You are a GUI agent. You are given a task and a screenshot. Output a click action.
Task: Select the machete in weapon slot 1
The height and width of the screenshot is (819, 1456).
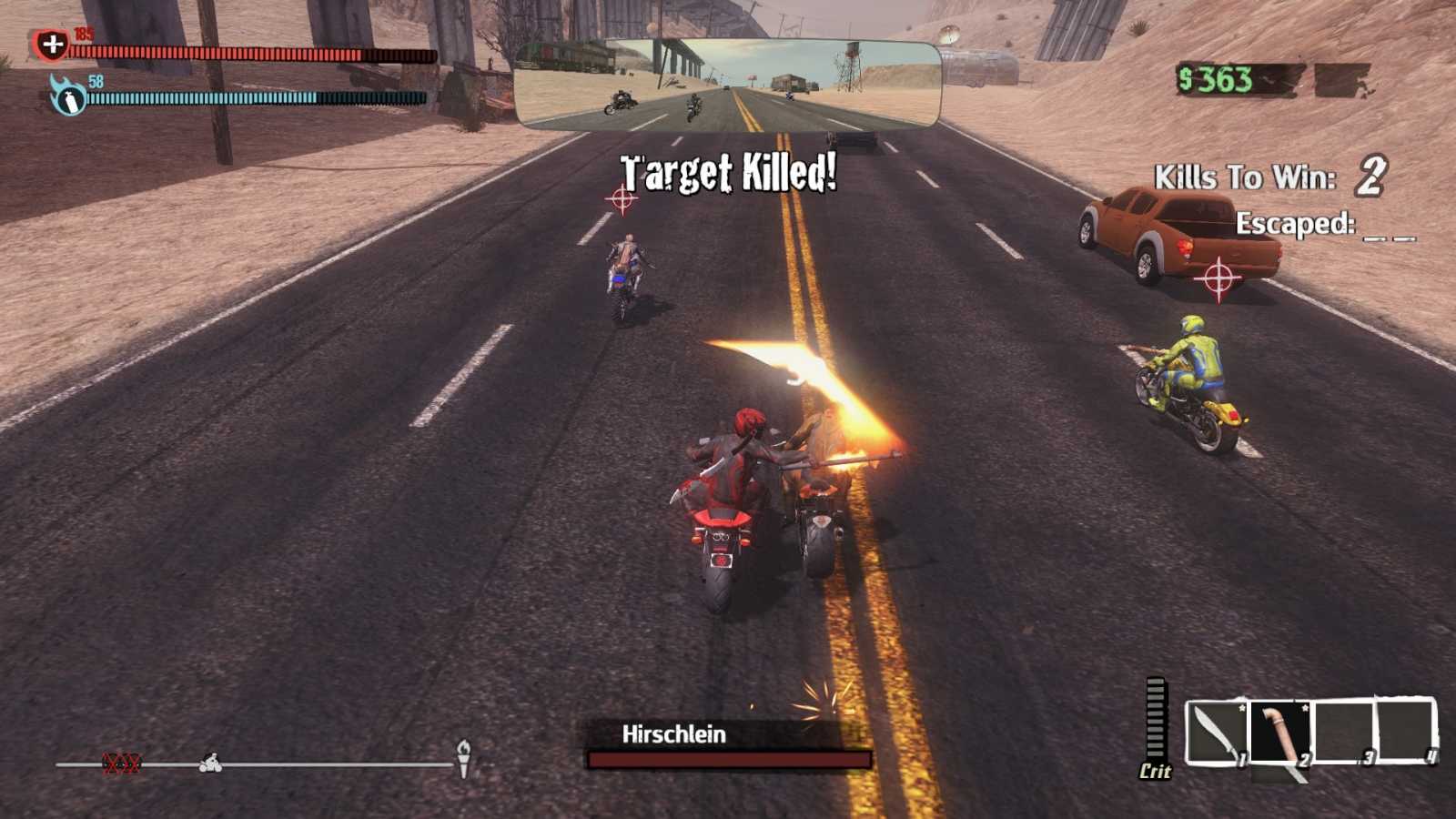(1214, 732)
